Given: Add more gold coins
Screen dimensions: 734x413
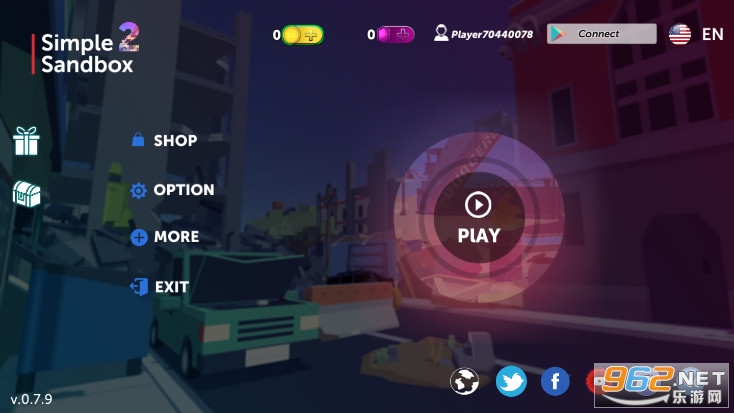Looking at the screenshot, I should tap(311, 35).
